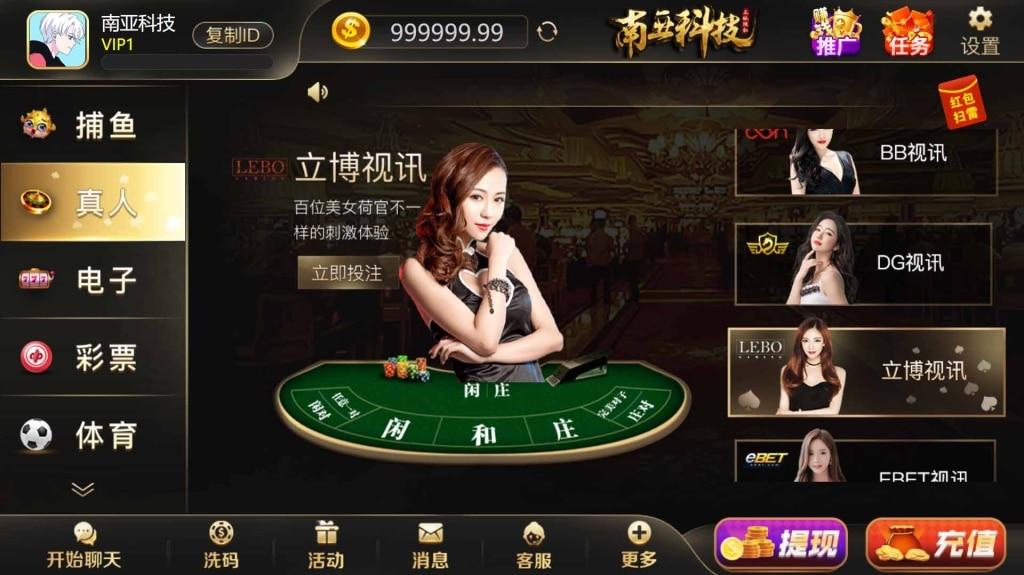Copy the player ID with 复制ID
The height and width of the screenshot is (575, 1024).
(x=232, y=35)
